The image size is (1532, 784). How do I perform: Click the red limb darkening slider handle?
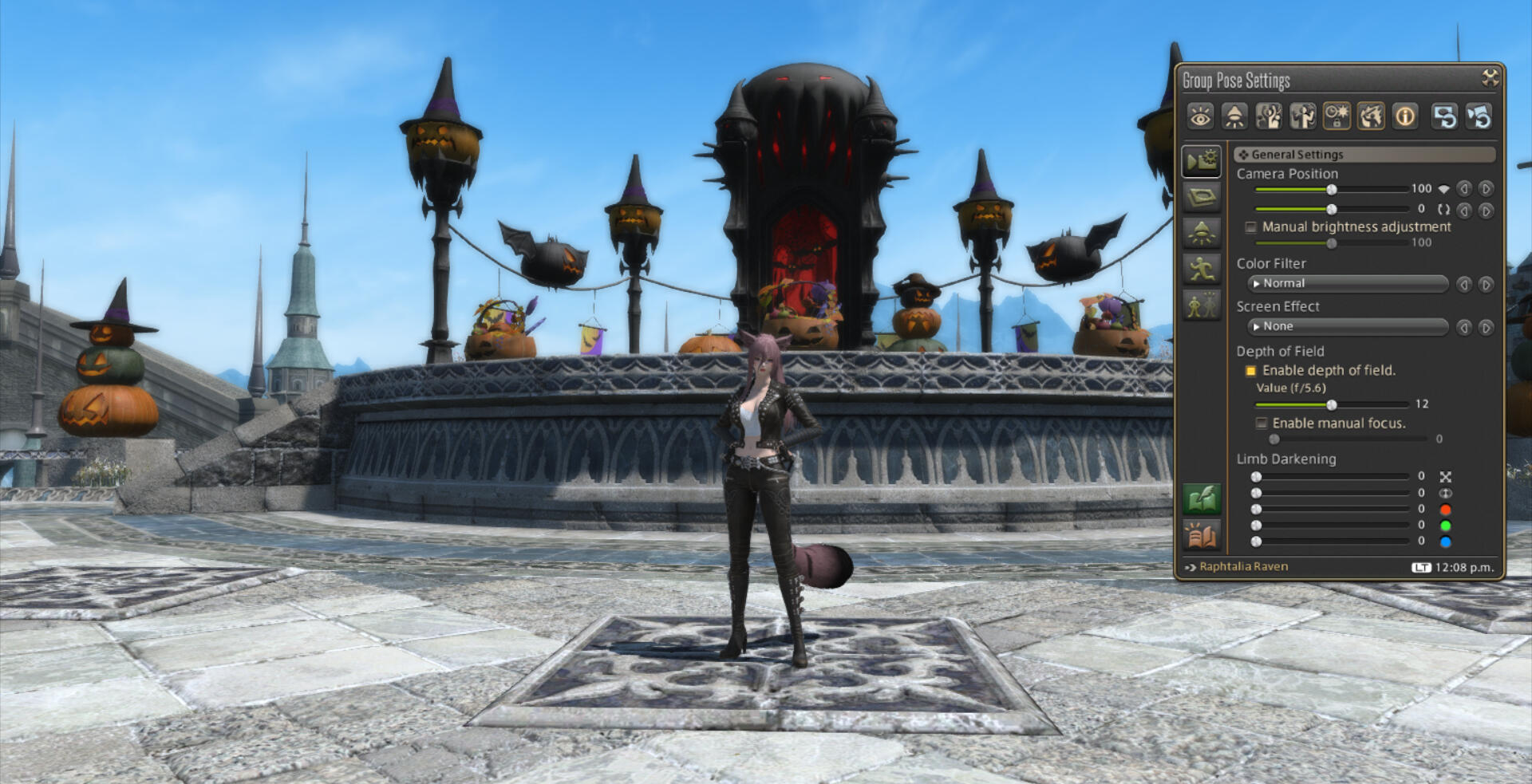[x=1256, y=509]
